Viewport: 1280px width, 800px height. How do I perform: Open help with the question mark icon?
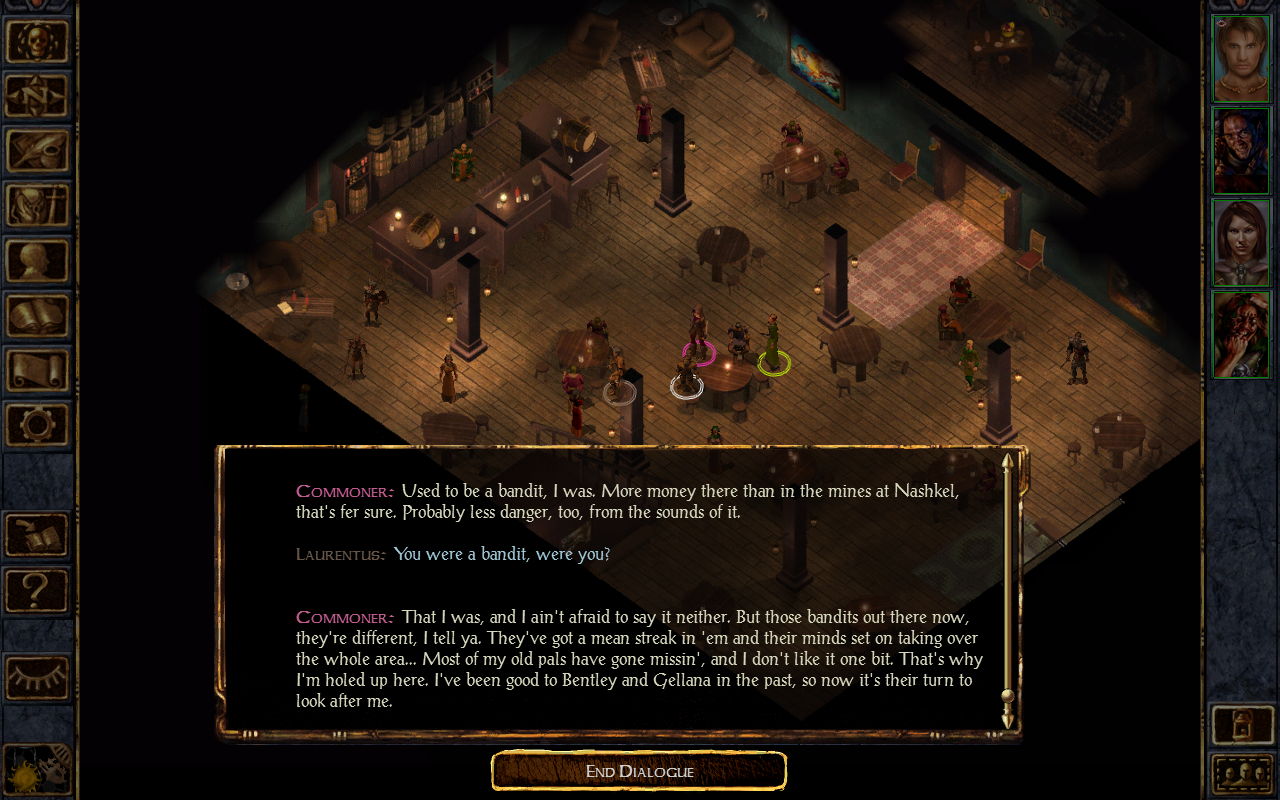pos(38,589)
